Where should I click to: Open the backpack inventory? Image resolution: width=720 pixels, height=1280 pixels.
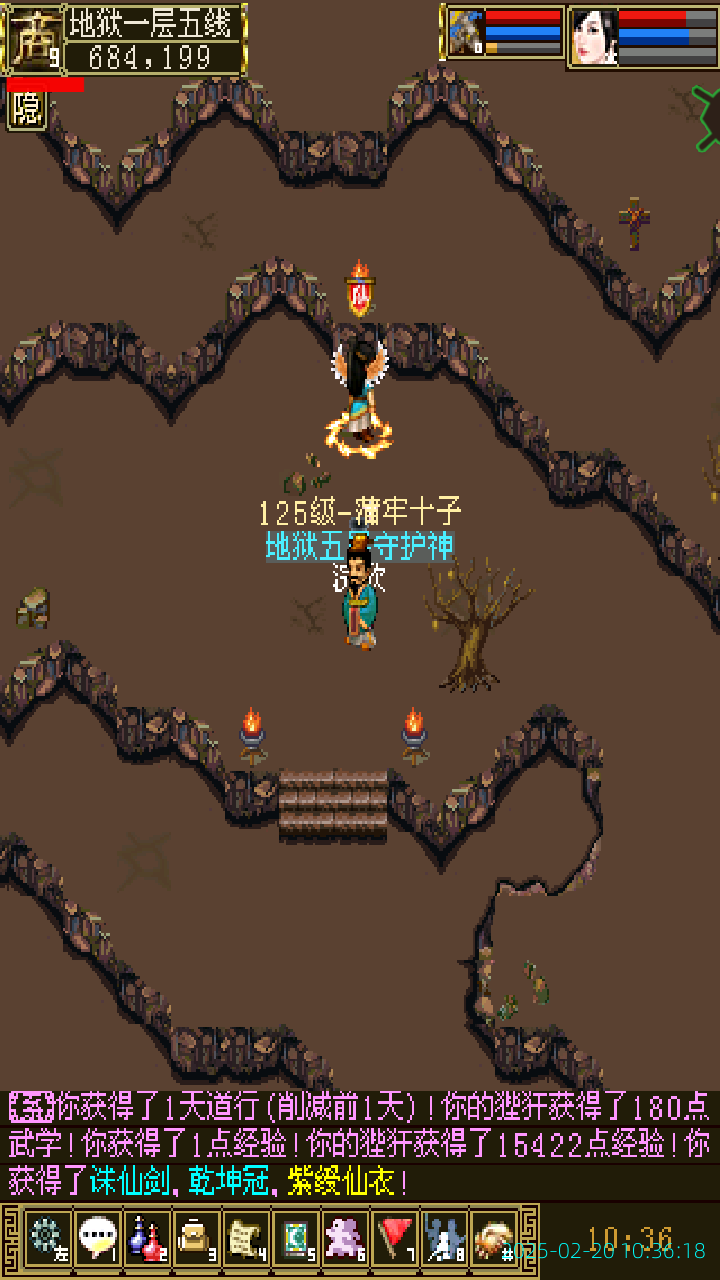(196, 1237)
